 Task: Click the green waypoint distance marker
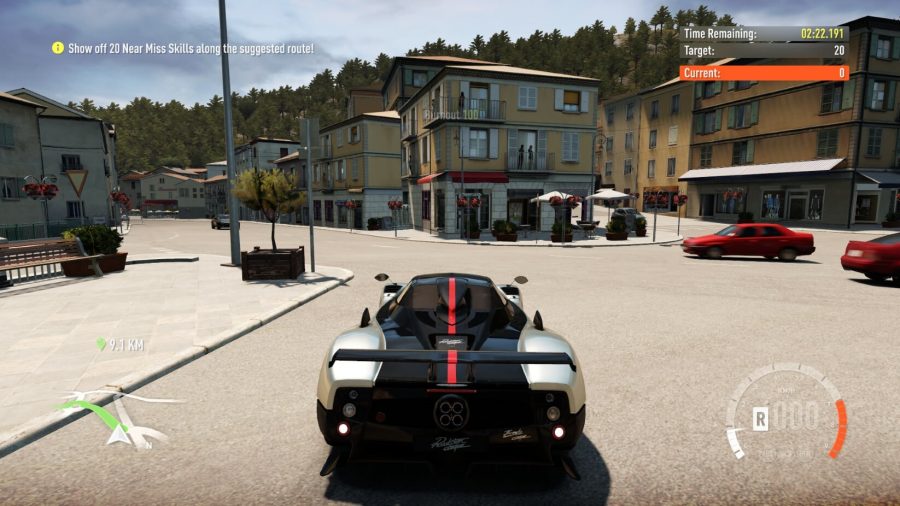click(x=101, y=344)
